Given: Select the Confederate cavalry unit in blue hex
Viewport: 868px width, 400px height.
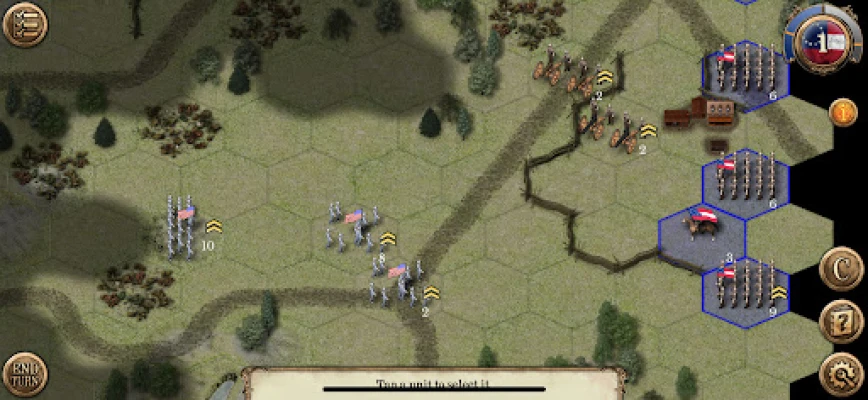Looking at the screenshot, I should (x=701, y=229).
